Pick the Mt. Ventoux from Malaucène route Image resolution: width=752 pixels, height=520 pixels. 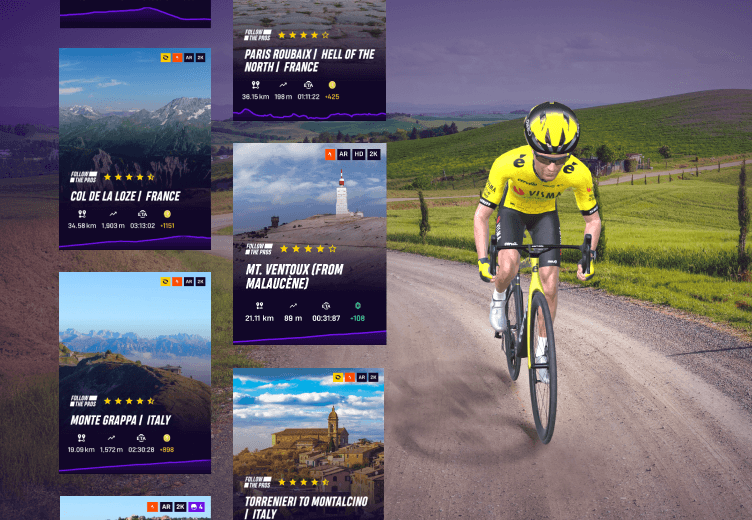point(309,243)
